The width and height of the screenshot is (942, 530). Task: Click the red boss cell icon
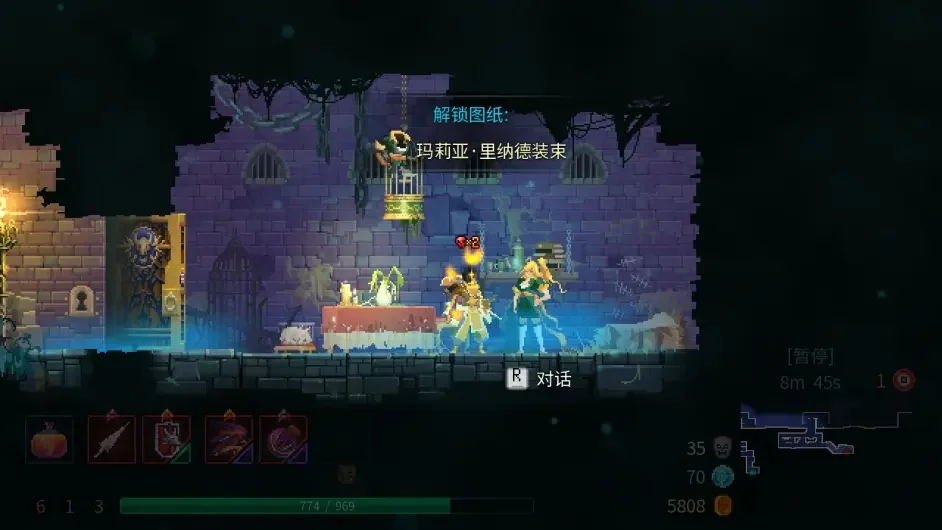(x=904, y=381)
